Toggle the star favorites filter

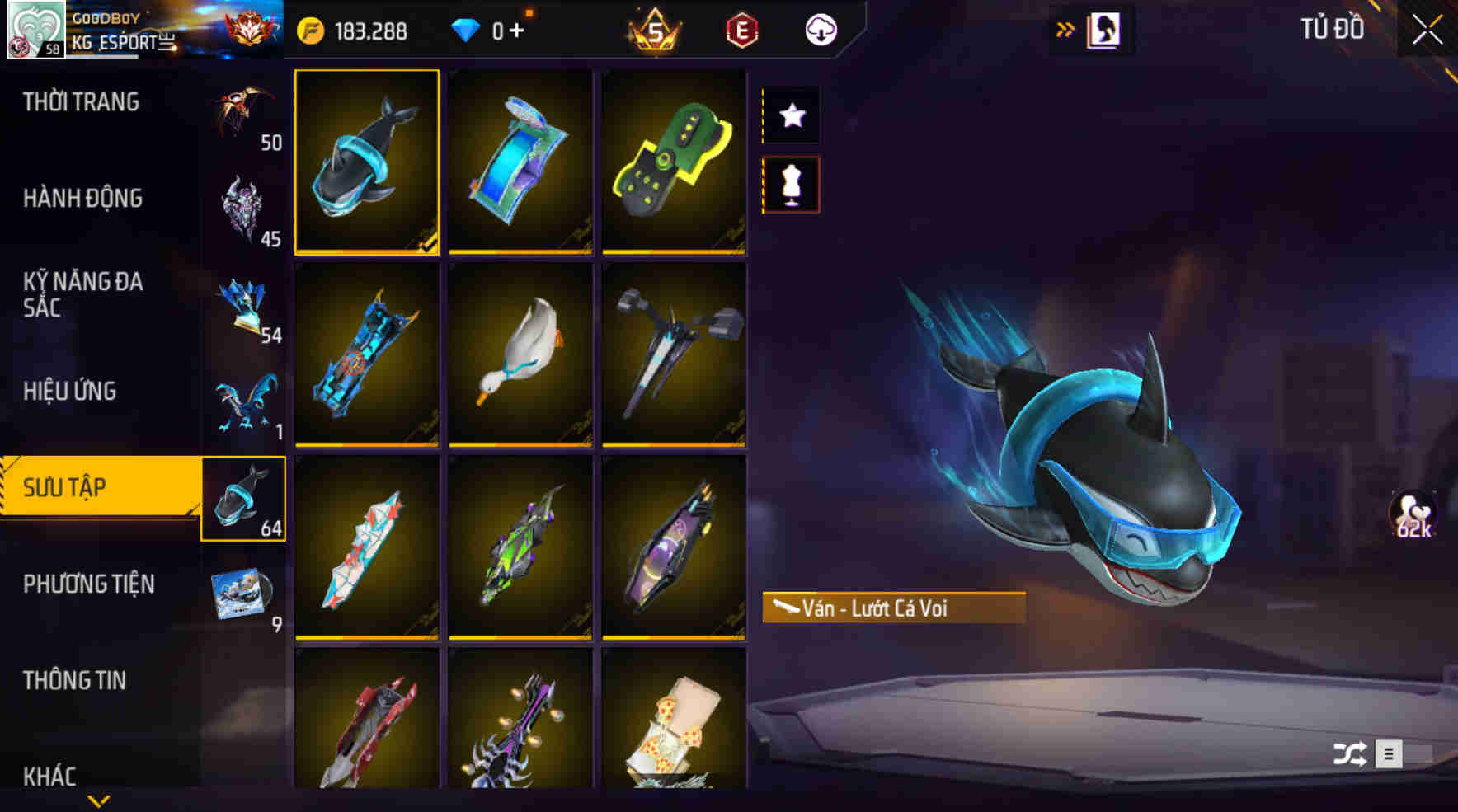tap(792, 116)
